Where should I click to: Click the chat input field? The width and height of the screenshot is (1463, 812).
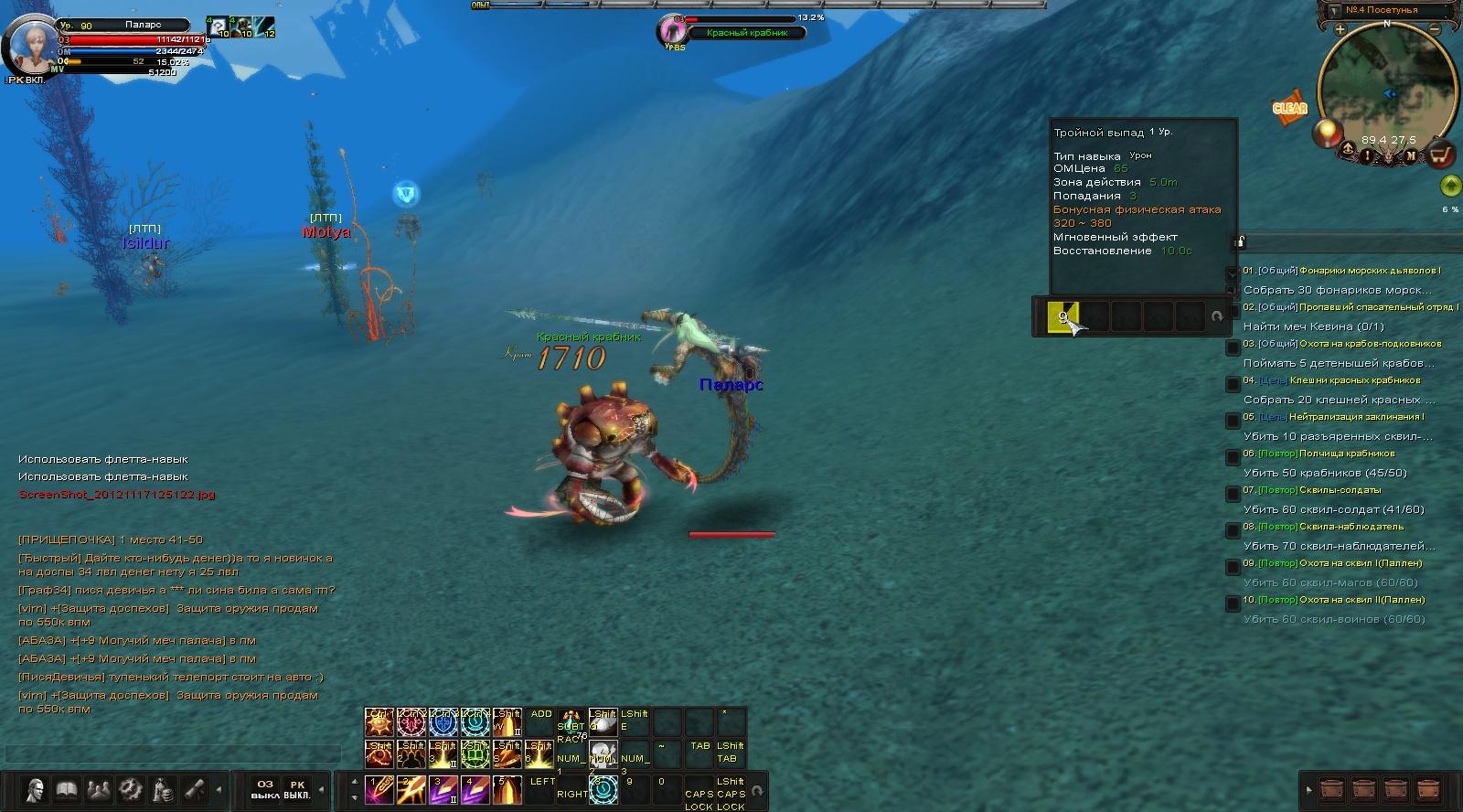click(172, 753)
